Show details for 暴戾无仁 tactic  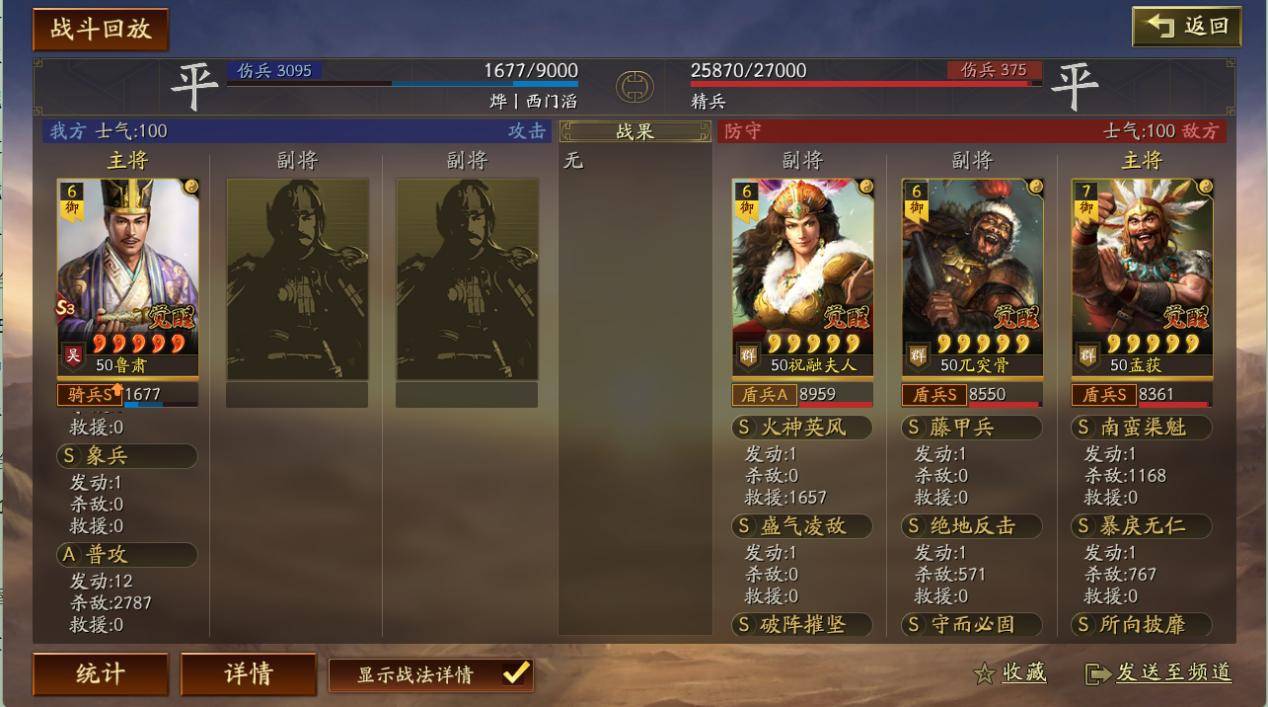(x=1142, y=526)
